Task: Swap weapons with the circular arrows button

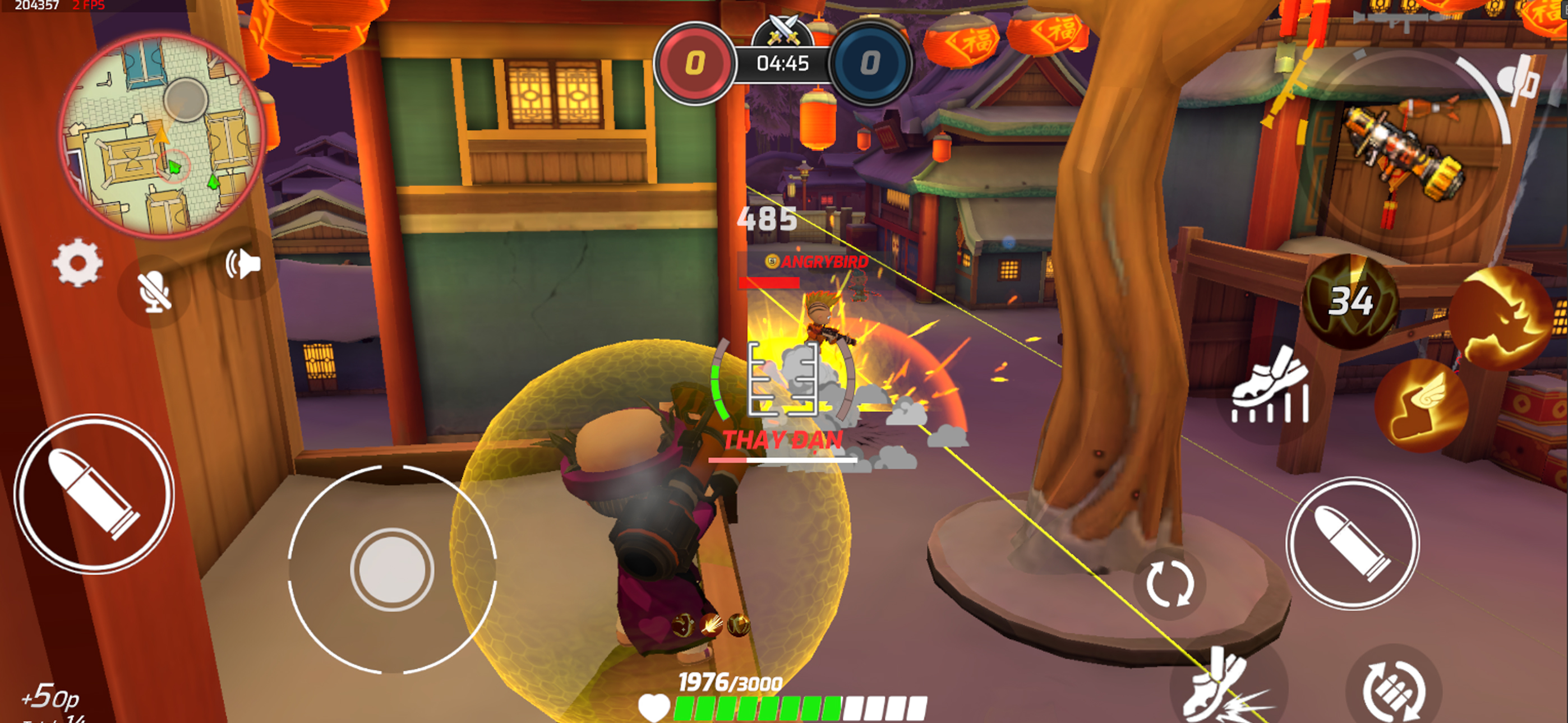Action: (1169, 583)
